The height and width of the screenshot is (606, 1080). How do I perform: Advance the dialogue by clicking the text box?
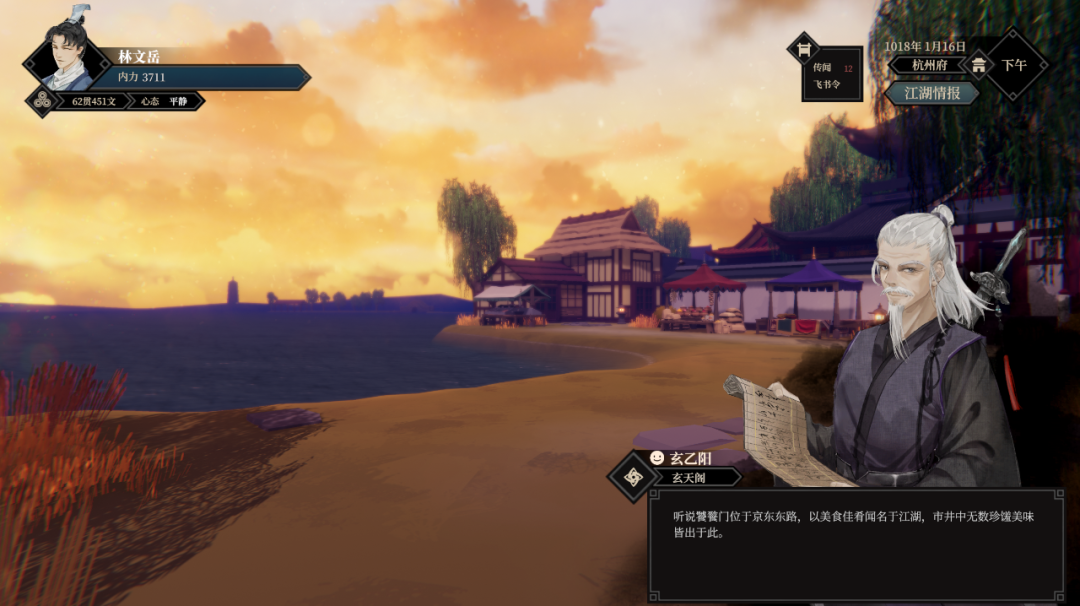[855, 545]
